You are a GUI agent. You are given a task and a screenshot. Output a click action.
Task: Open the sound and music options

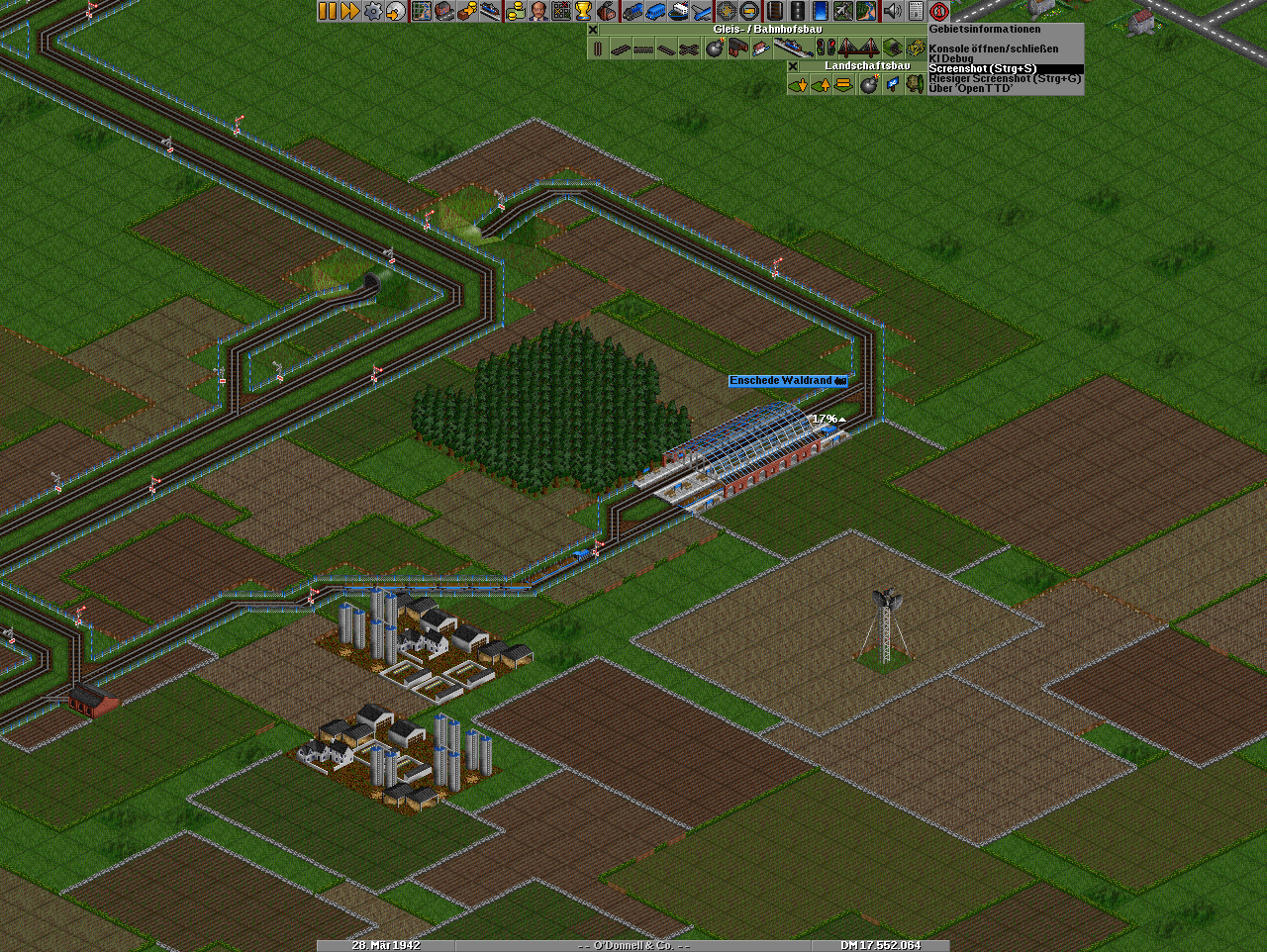(892, 11)
